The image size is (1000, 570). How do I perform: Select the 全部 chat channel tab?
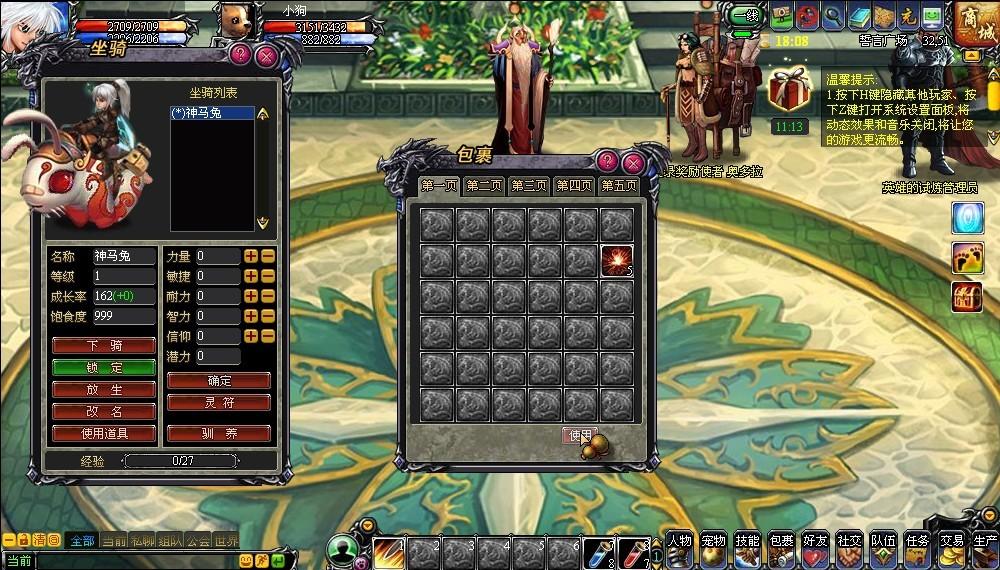82,540
